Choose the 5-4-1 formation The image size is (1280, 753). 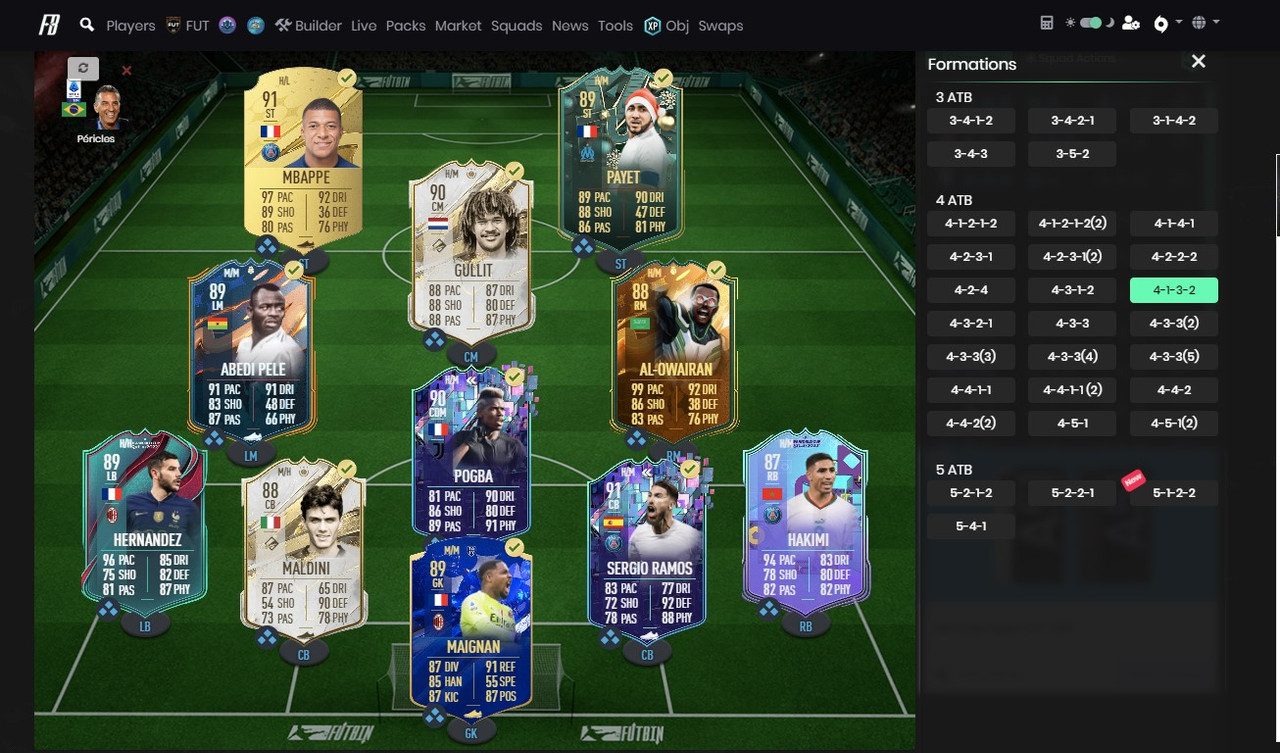971,526
